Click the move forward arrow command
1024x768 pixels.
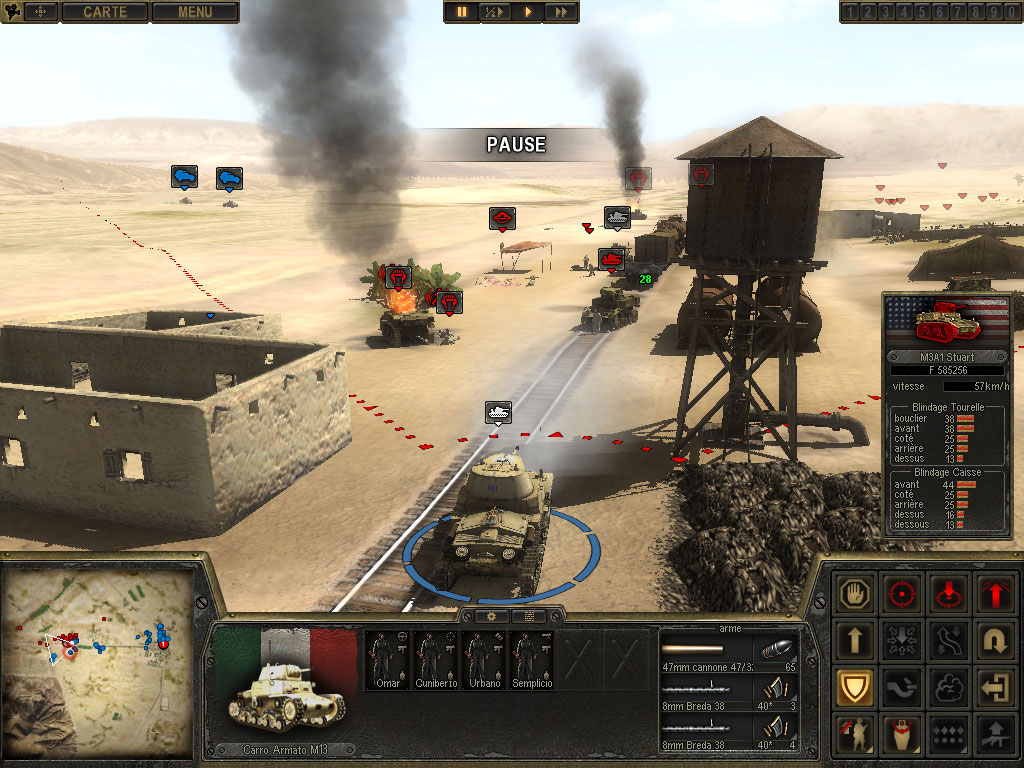click(x=856, y=640)
